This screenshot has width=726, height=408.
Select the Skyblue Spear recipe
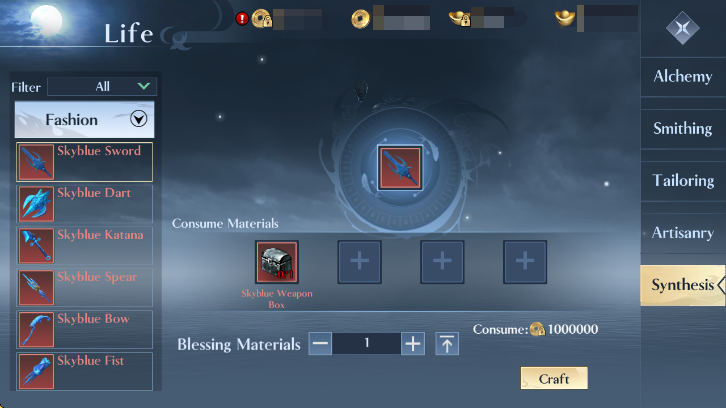[84, 288]
